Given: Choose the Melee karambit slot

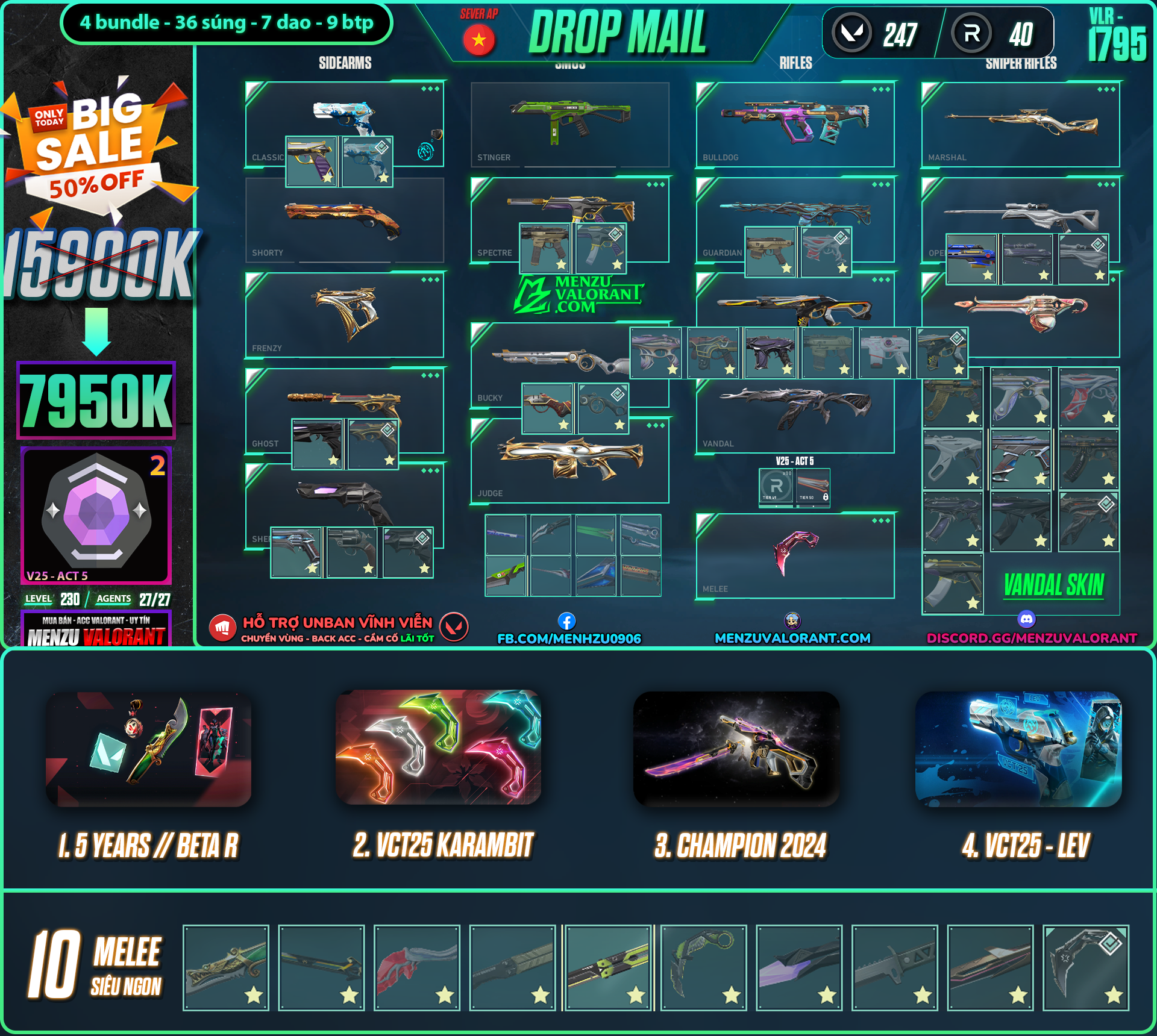Looking at the screenshot, I should (x=795, y=555).
